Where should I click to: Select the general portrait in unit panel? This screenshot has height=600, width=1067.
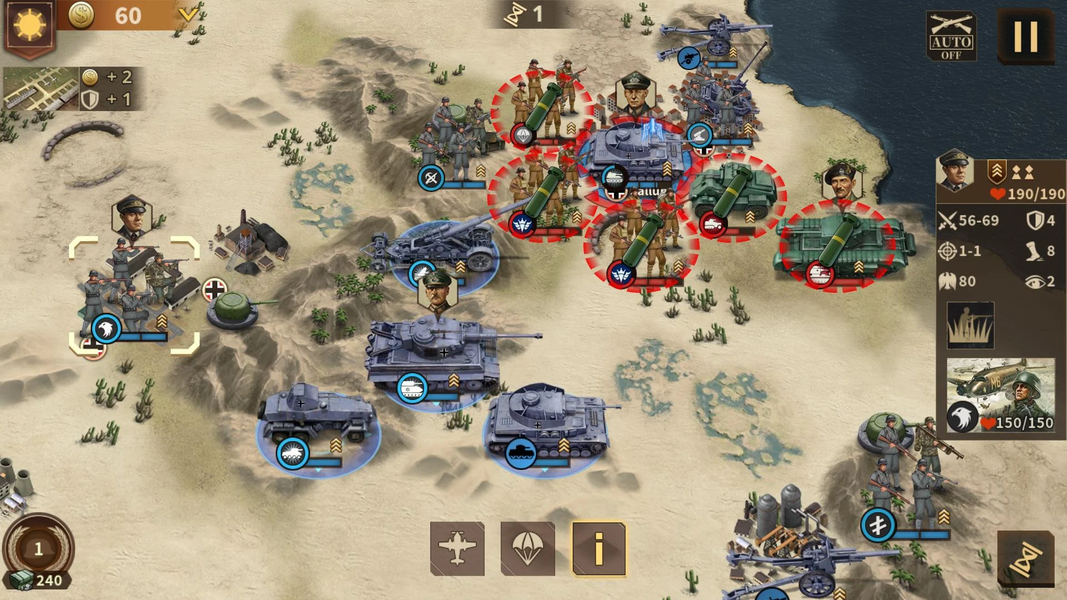(x=956, y=172)
